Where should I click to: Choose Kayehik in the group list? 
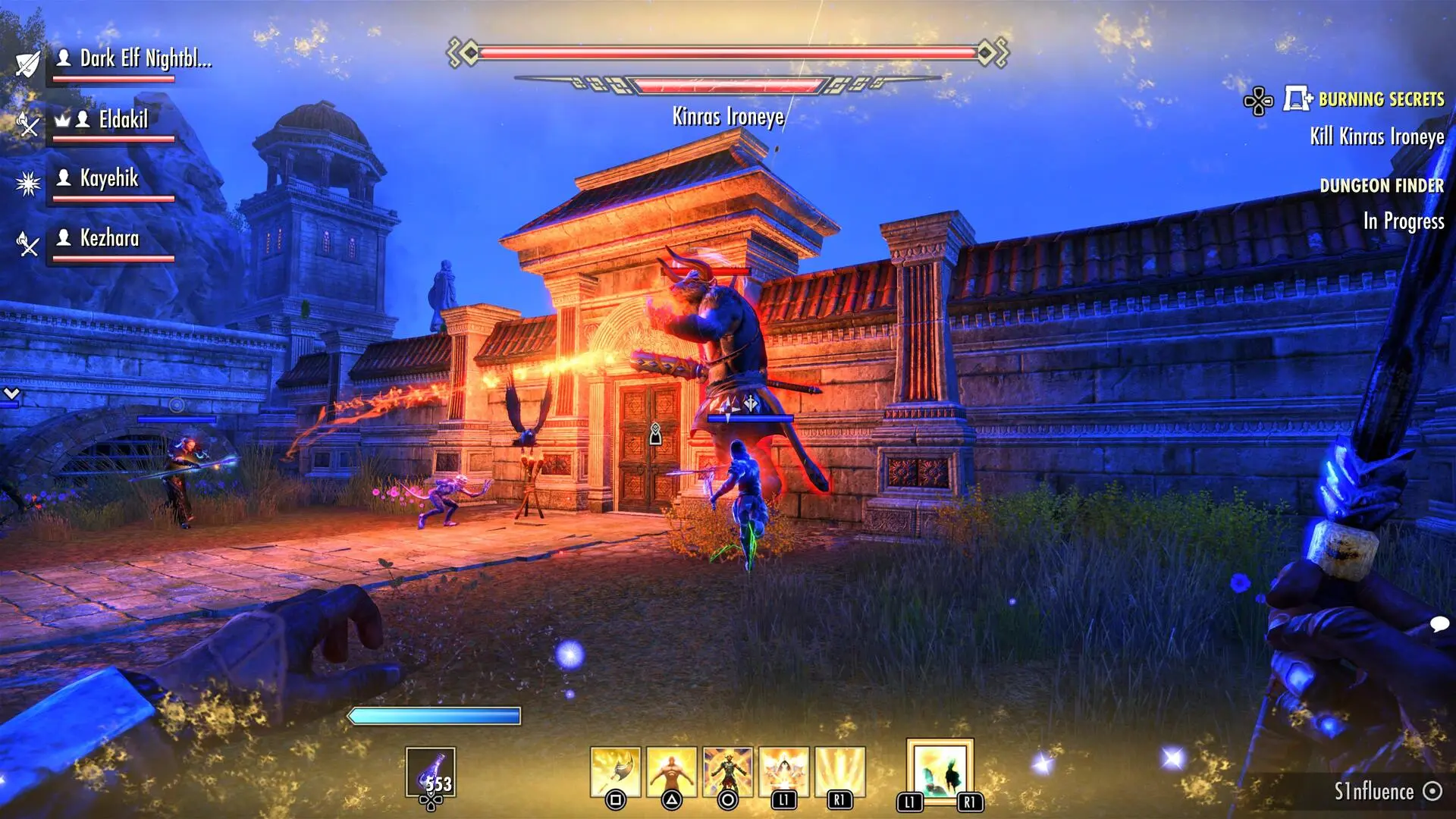tap(109, 179)
